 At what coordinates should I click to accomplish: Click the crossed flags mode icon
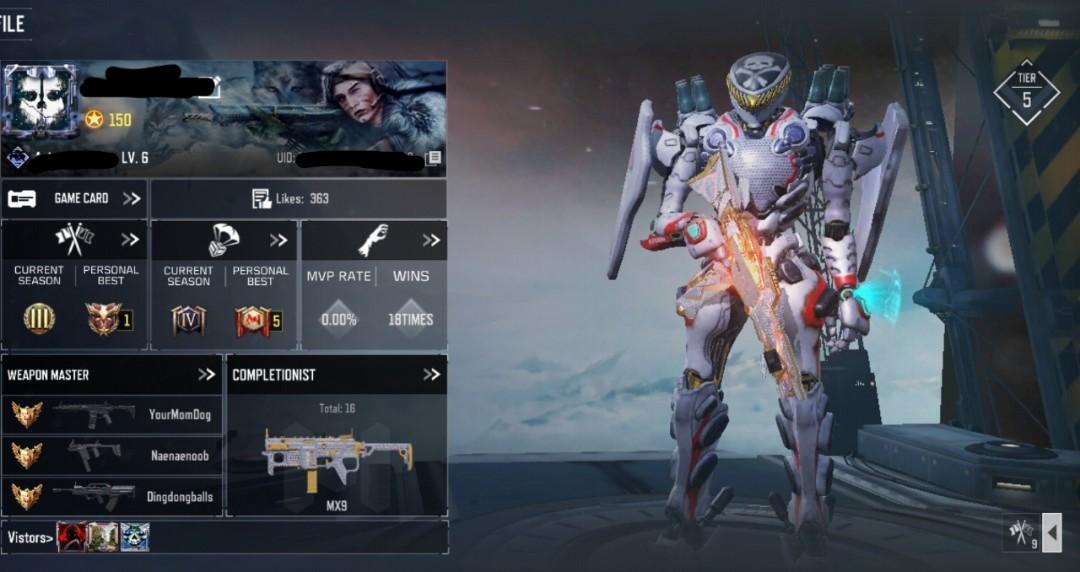[x=1021, y=533]
